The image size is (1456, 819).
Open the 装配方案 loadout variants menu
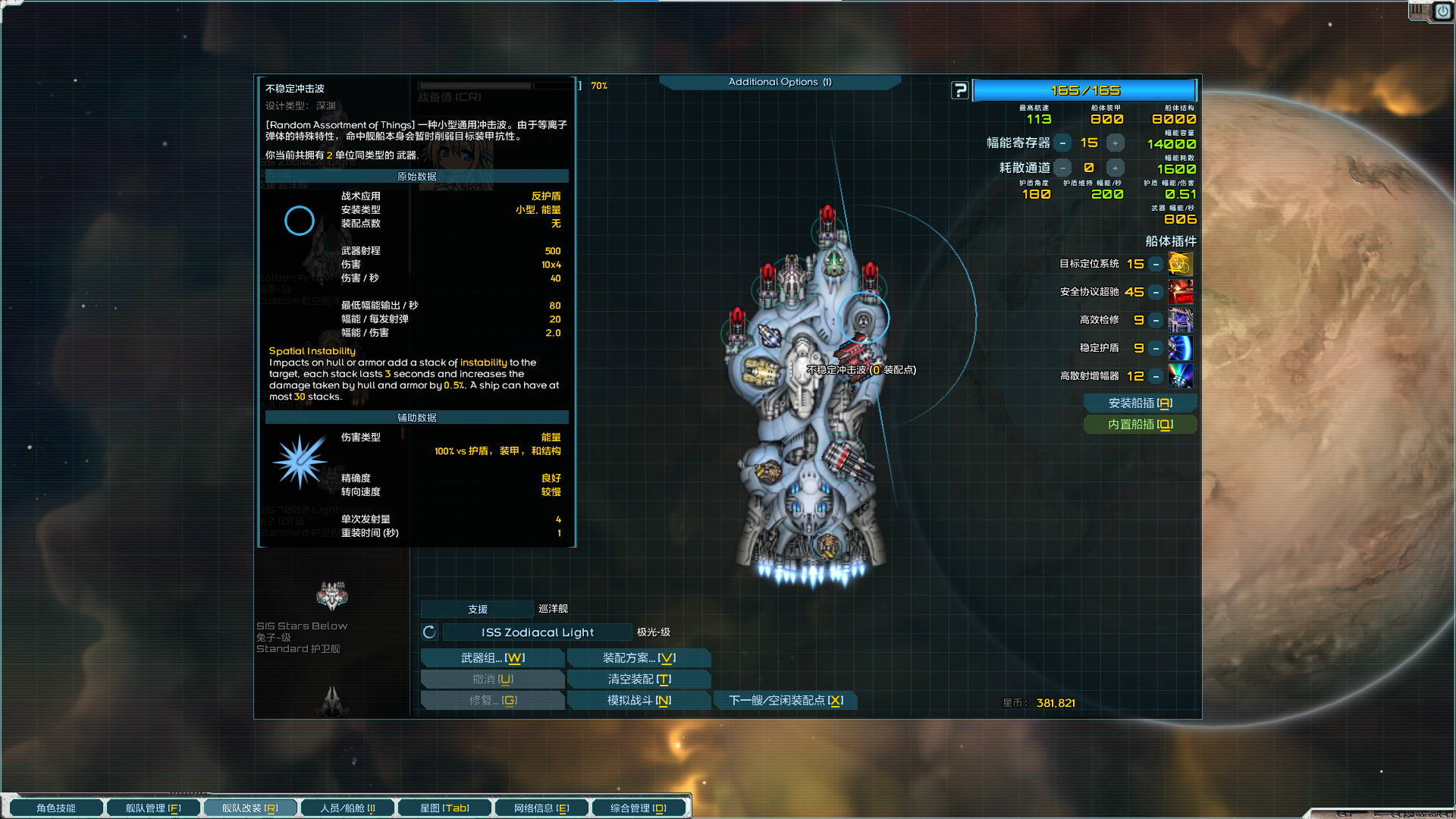[x=639, y=658]
